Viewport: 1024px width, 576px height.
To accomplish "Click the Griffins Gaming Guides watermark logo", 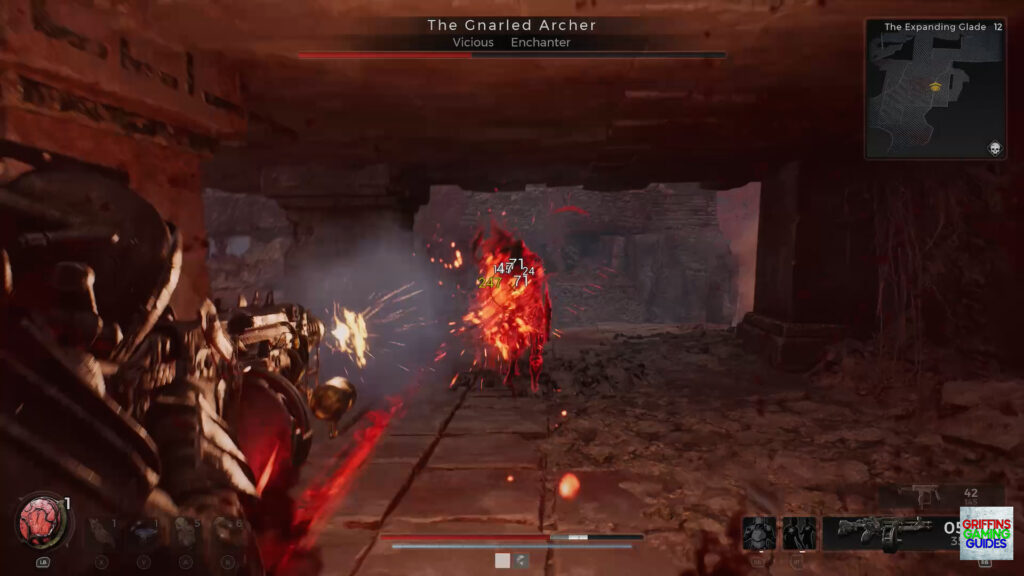I will point(986,533).
